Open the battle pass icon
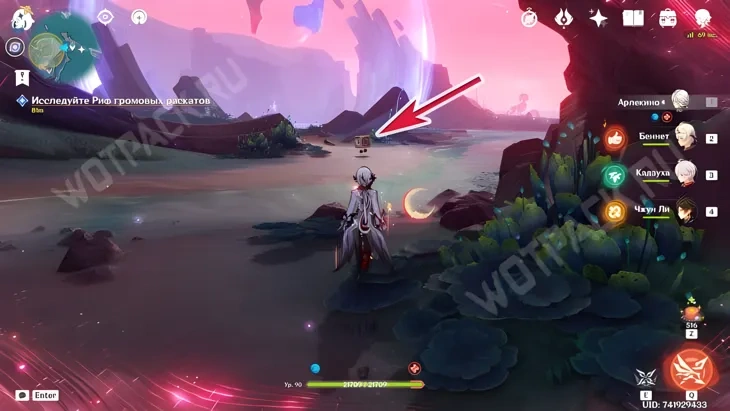The image size is (730, 411). [x=565, y=17]
